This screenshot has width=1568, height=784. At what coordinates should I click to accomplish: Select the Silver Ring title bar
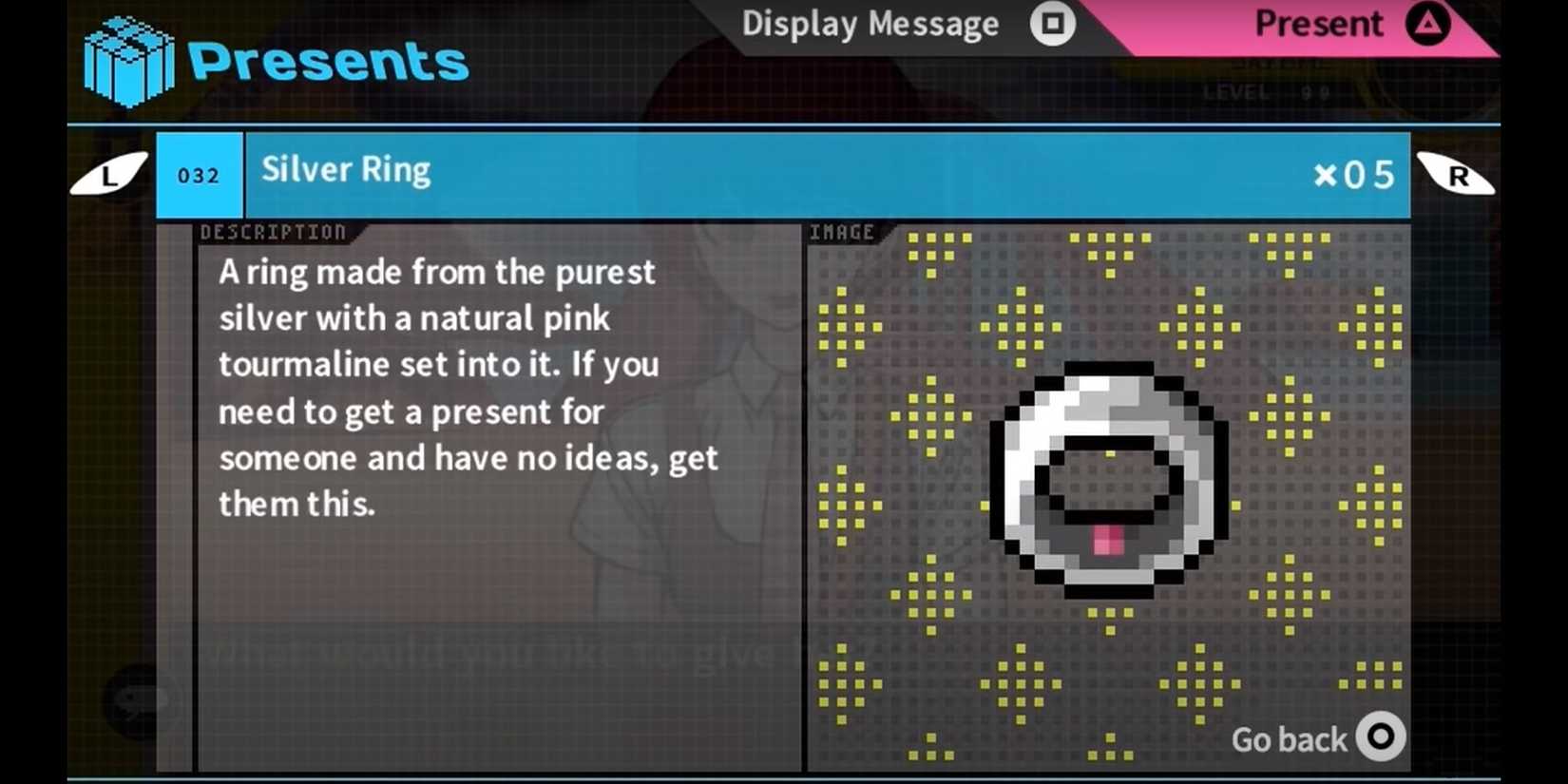coord(346,170)
